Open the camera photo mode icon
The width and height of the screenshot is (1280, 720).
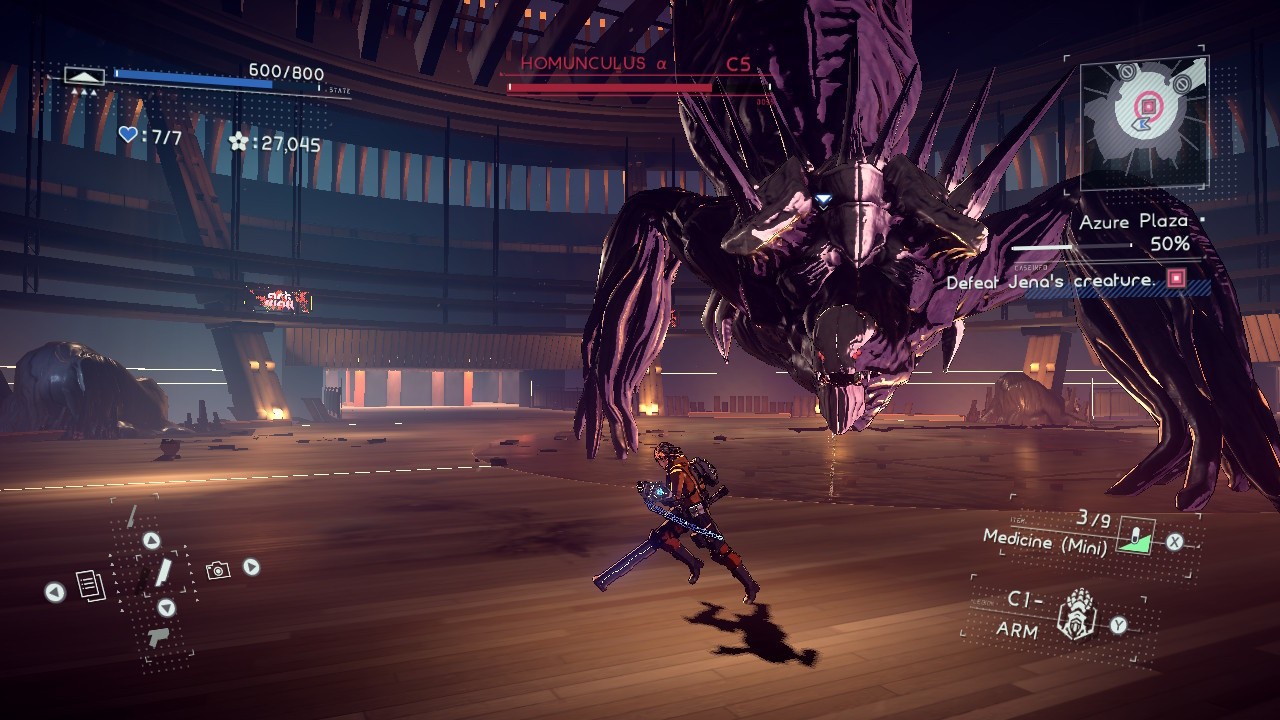tap(218, 570)
